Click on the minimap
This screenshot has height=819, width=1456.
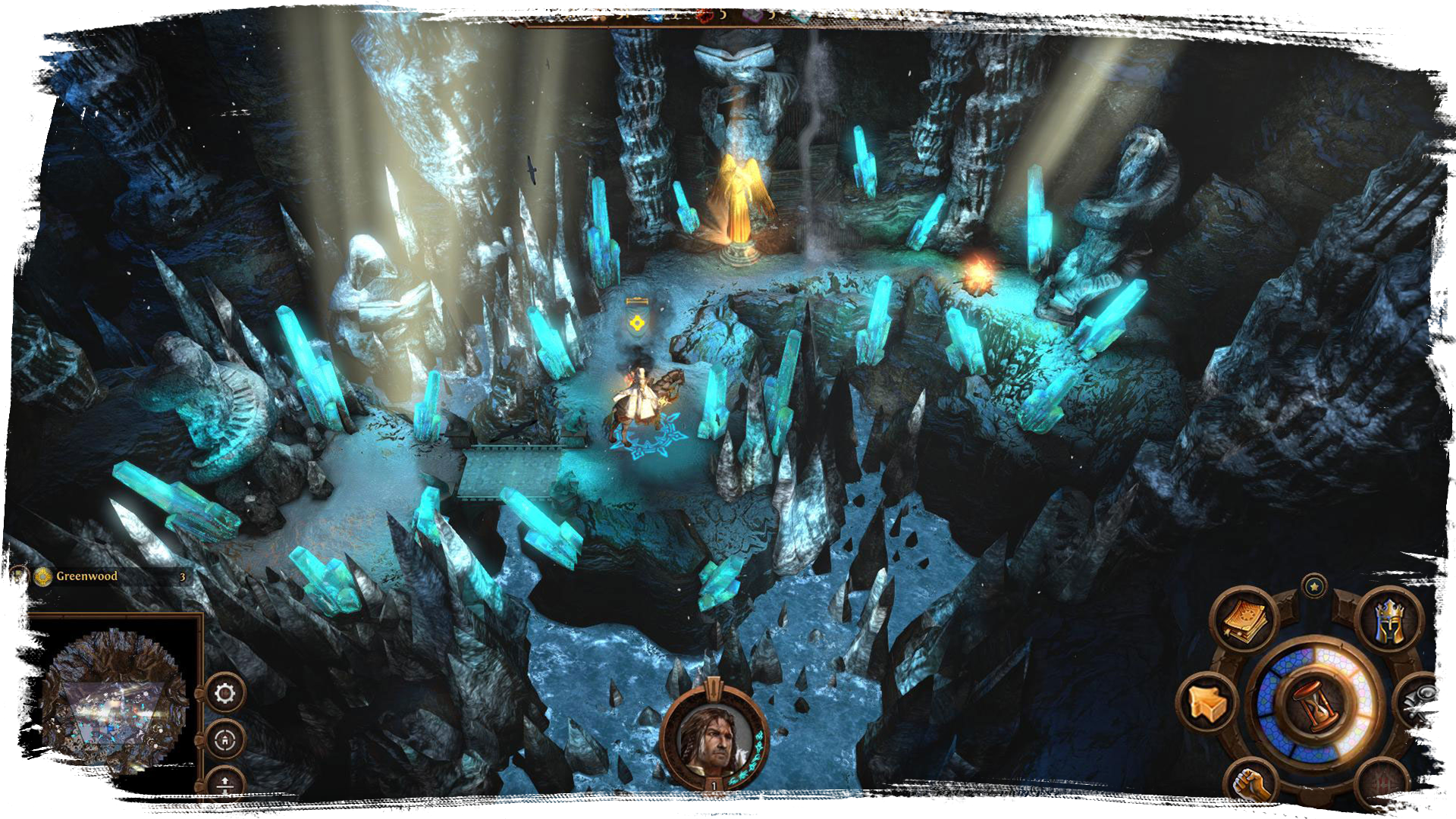[x=114, y=701]
